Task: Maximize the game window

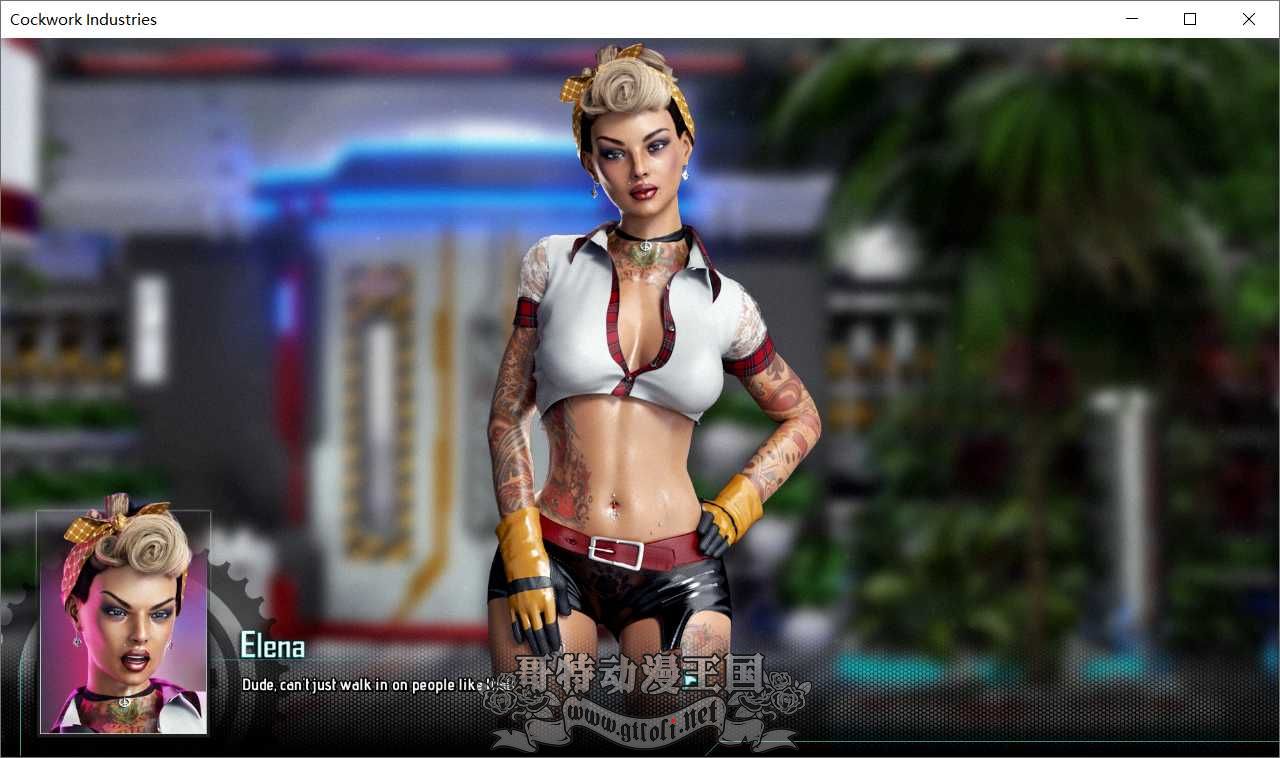Action: click(x=1190, y=19)
